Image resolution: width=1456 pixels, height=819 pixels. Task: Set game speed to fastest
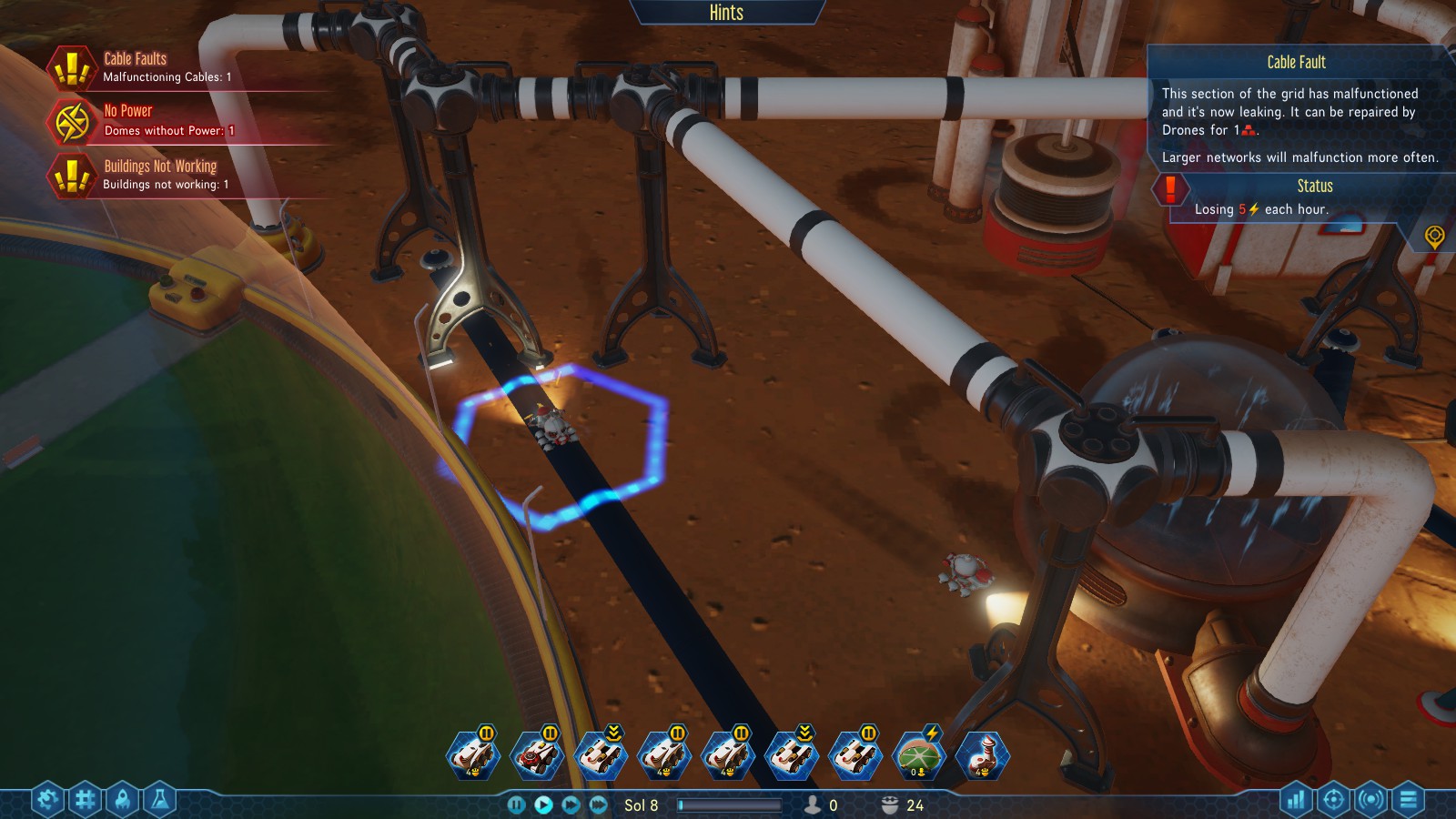pyautogui.click(x=598, y=804)
